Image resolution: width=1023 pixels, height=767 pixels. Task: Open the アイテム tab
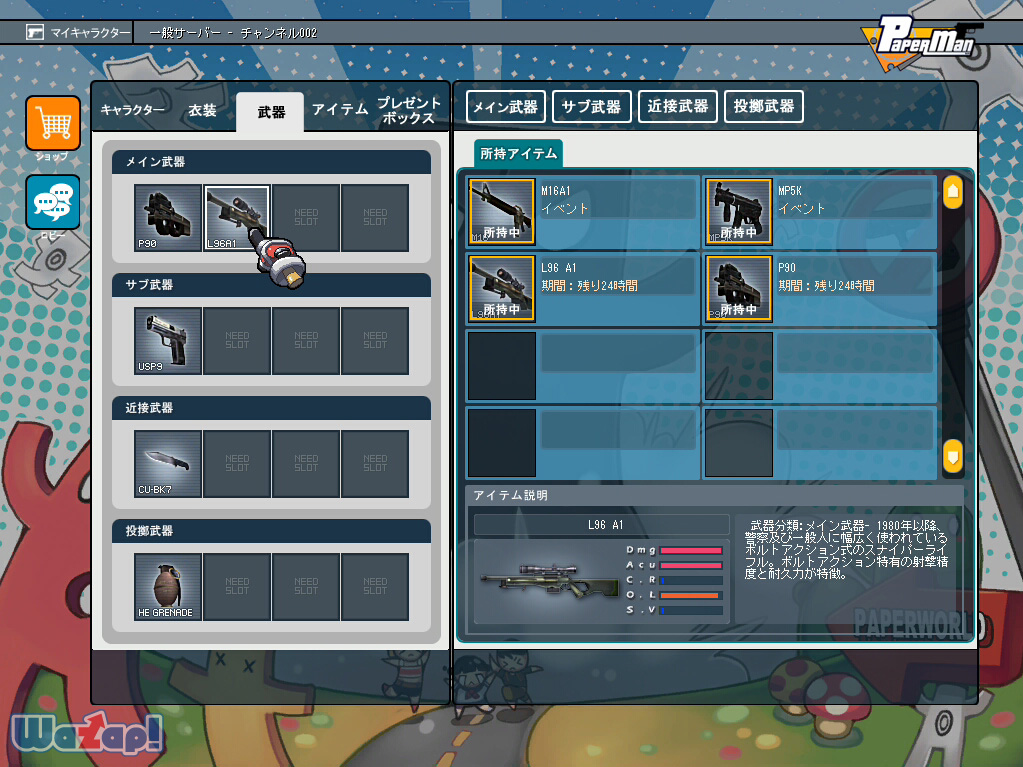coord(340,110)
